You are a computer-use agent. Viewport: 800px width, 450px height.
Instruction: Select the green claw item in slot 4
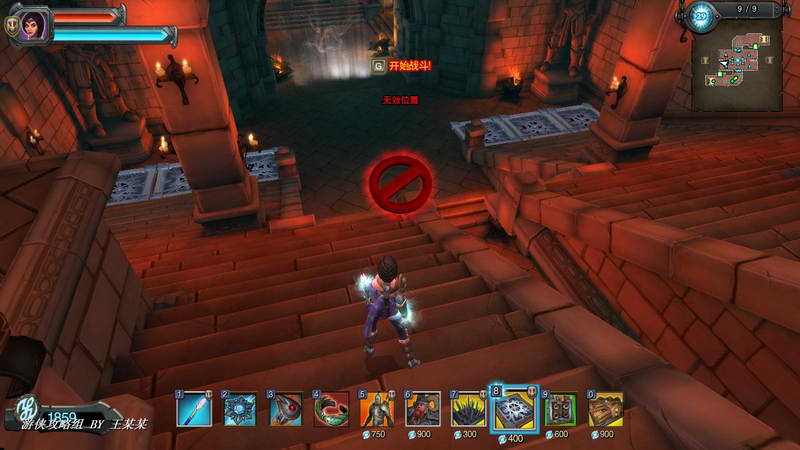[331, 409]
